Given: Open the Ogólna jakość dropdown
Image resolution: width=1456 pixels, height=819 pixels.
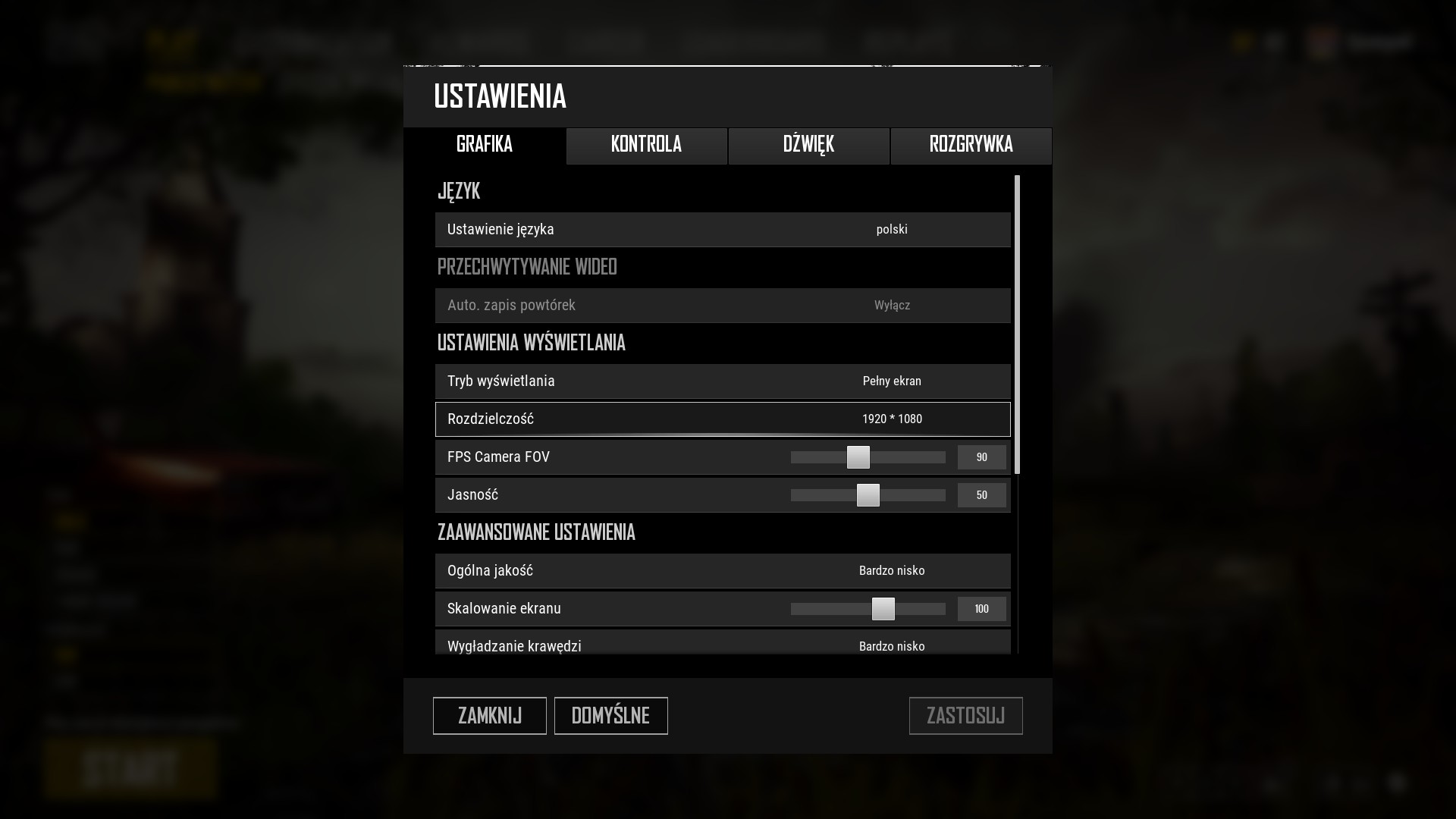Looking at the screenshot, I should [x=892, y=571].
